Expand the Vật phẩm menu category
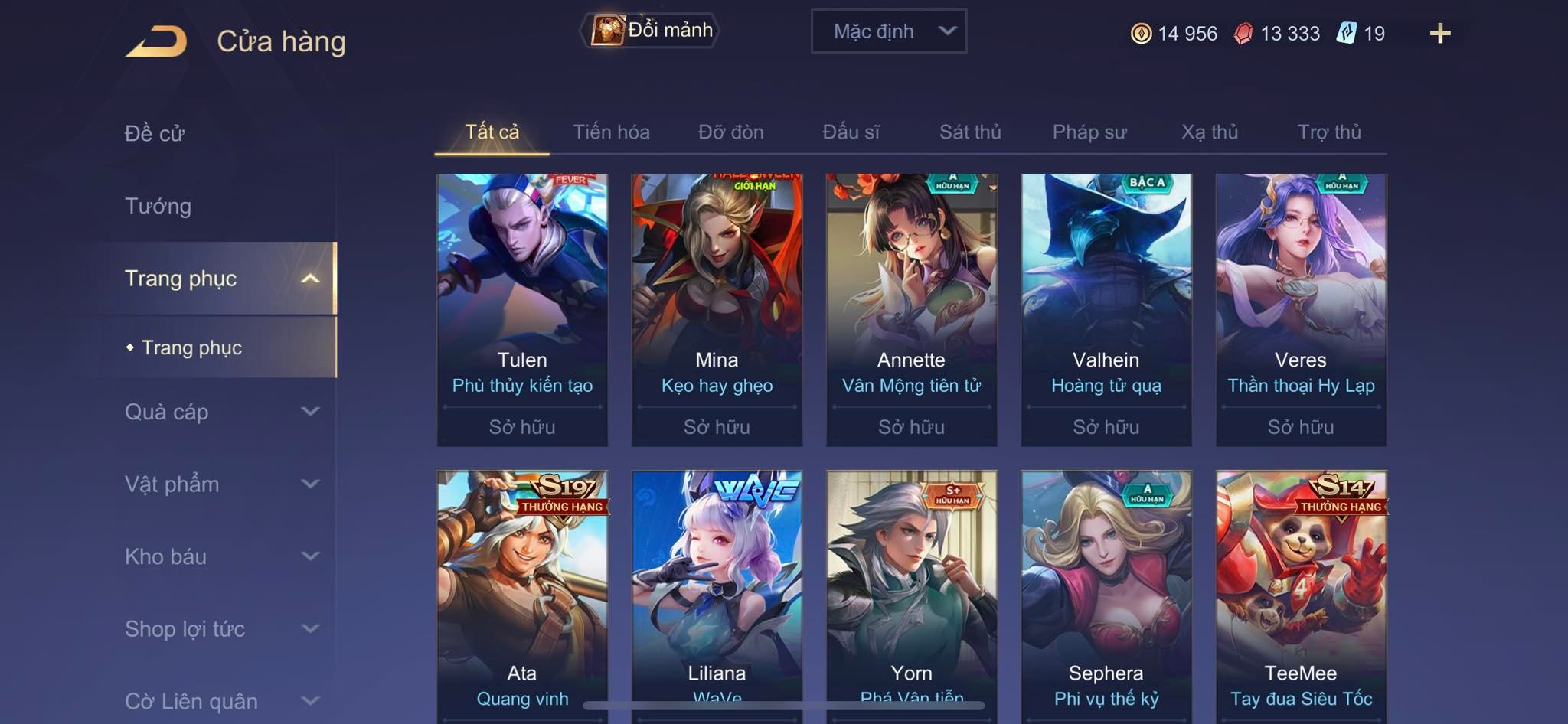This screenshot has height=724, width=1568. point(221,484)
